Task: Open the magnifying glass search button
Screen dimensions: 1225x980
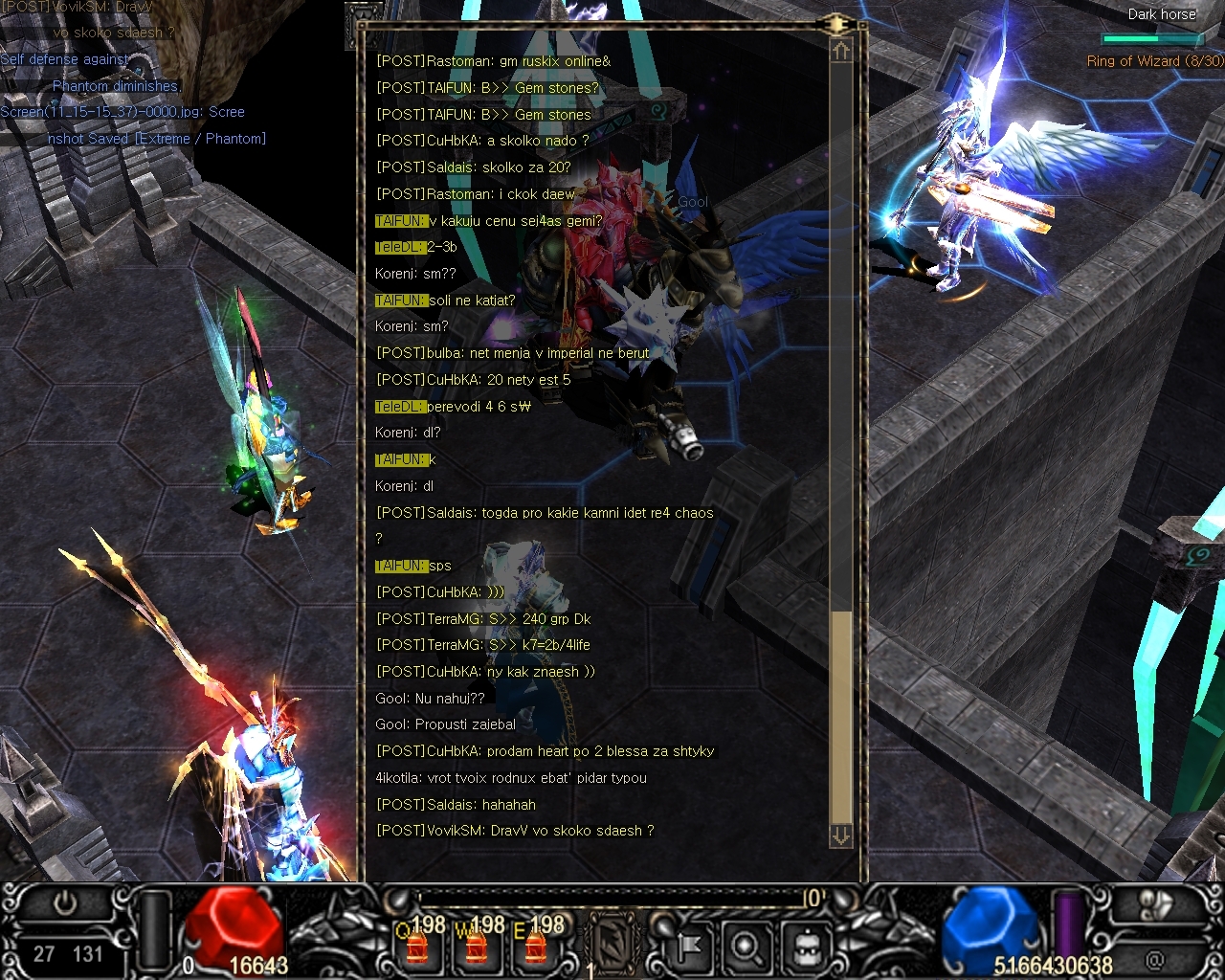Action: tap(746, 947)
